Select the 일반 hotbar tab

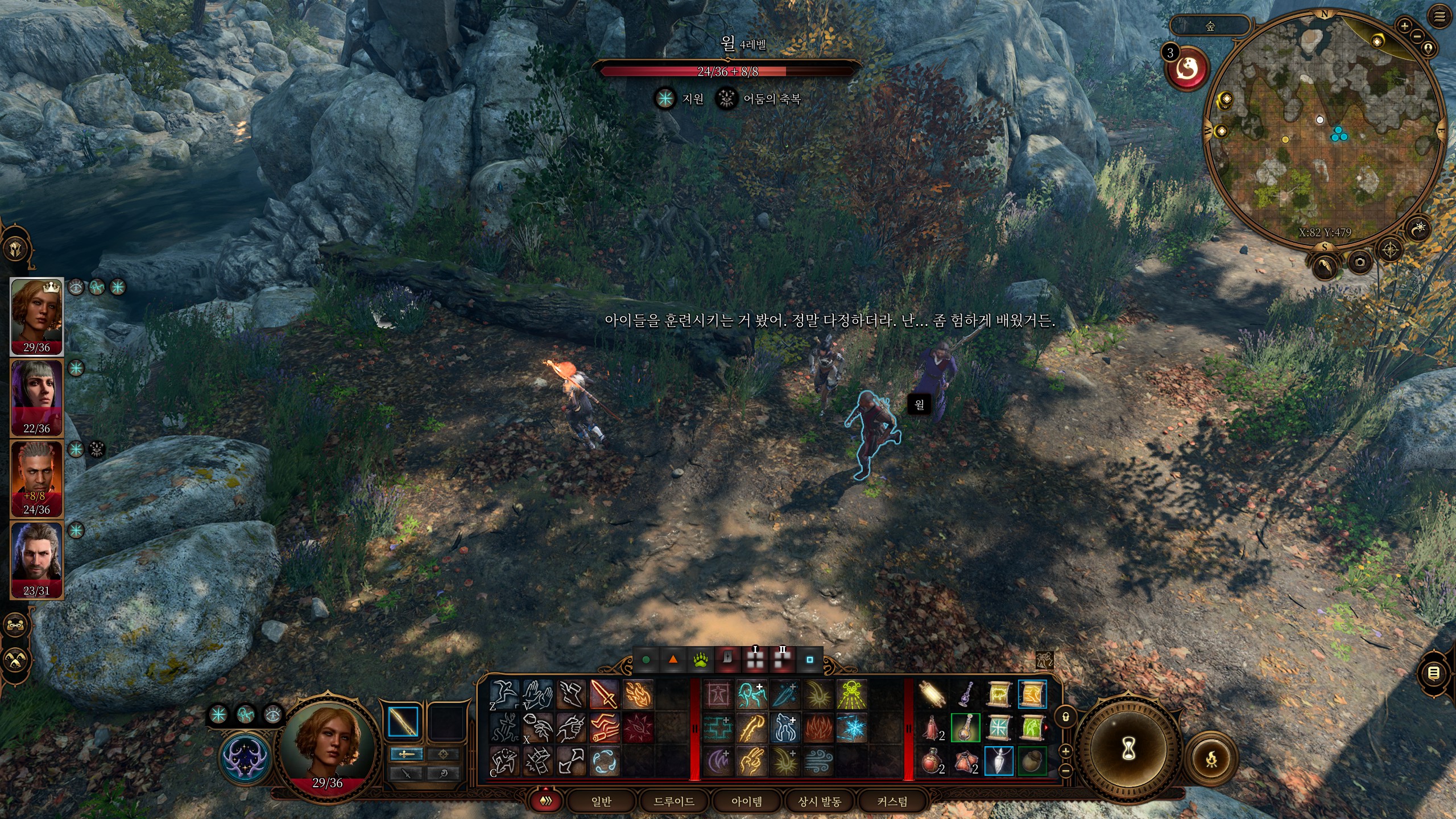[x=601, y=801]
